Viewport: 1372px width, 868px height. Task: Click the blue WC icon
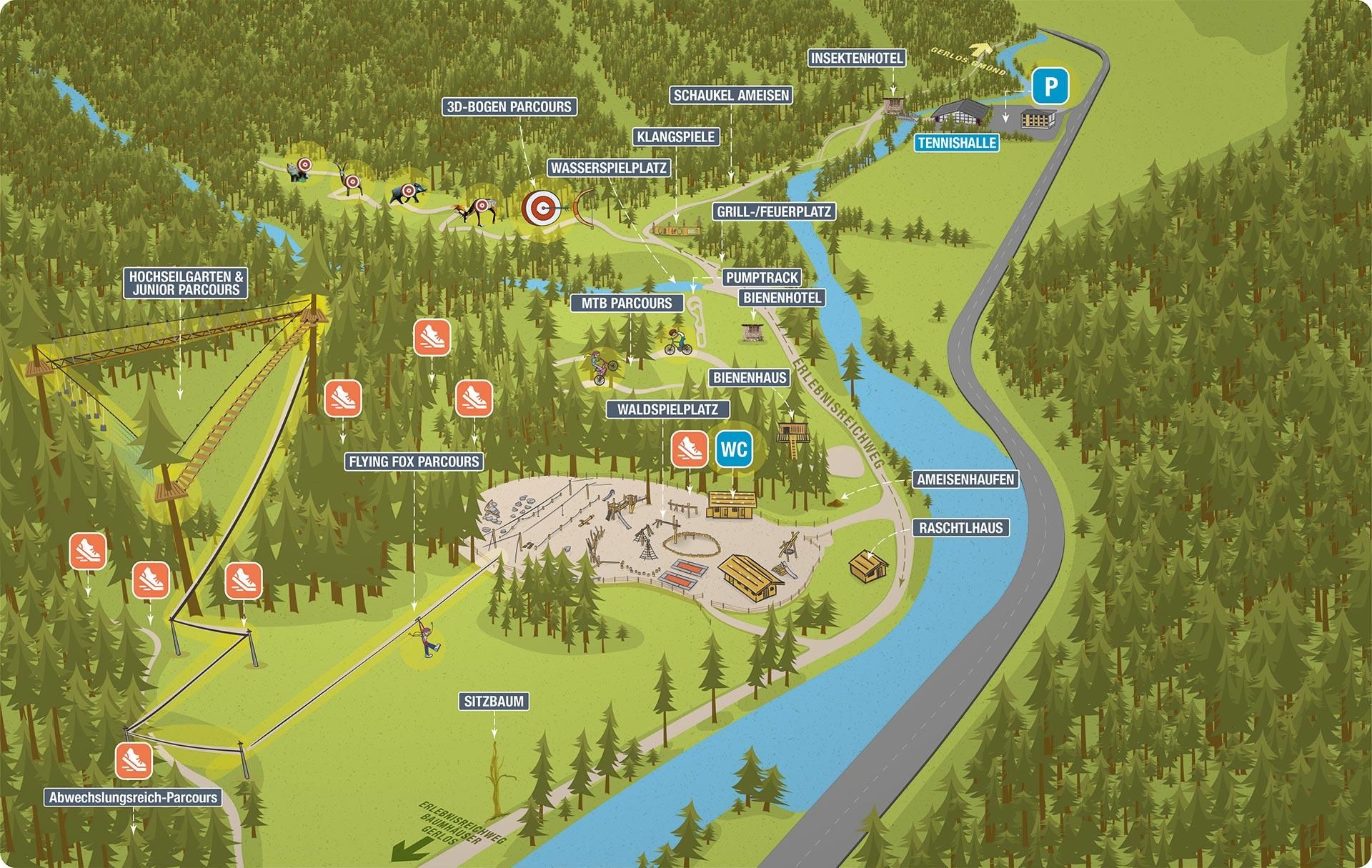click(734, 449)
